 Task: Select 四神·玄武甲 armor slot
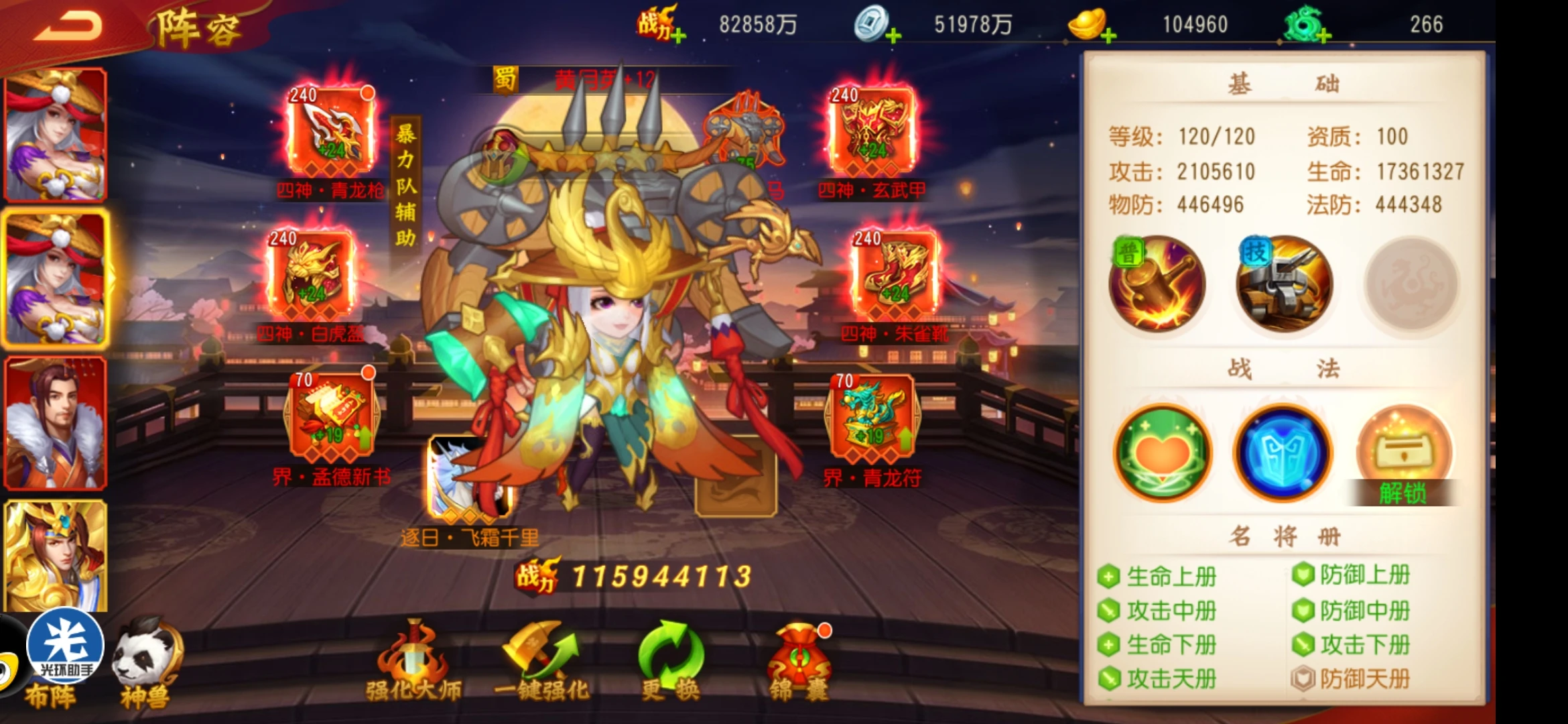[872, 131]
